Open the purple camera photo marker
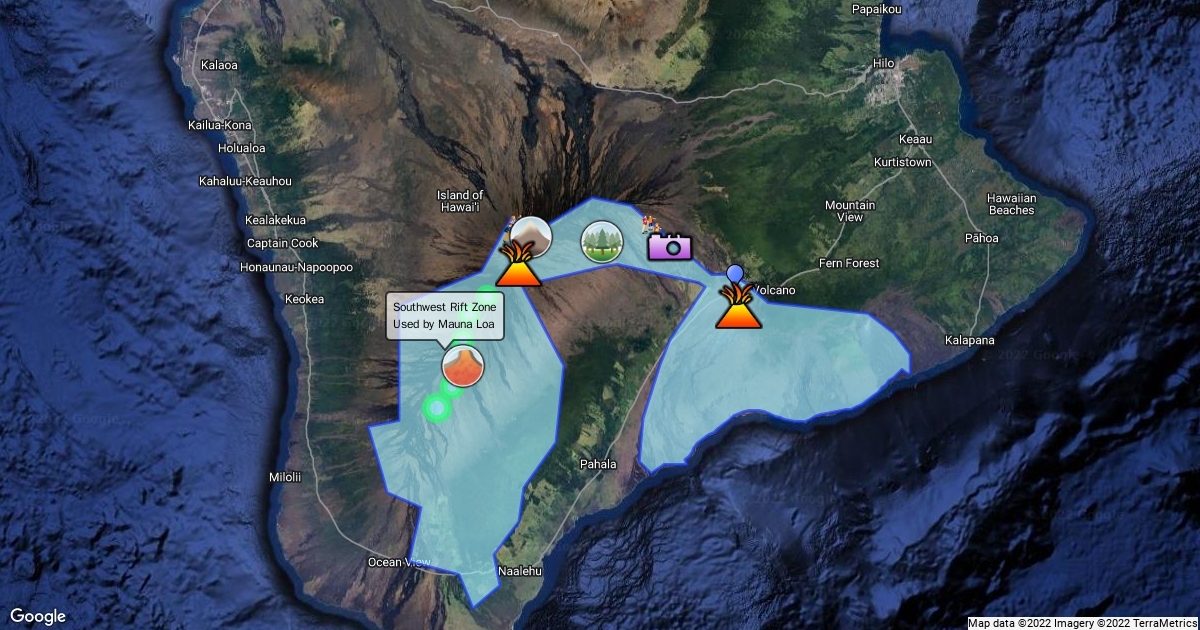Image resolution: width=1200 pixels, height=630 pixels. [x=670, y=245]
